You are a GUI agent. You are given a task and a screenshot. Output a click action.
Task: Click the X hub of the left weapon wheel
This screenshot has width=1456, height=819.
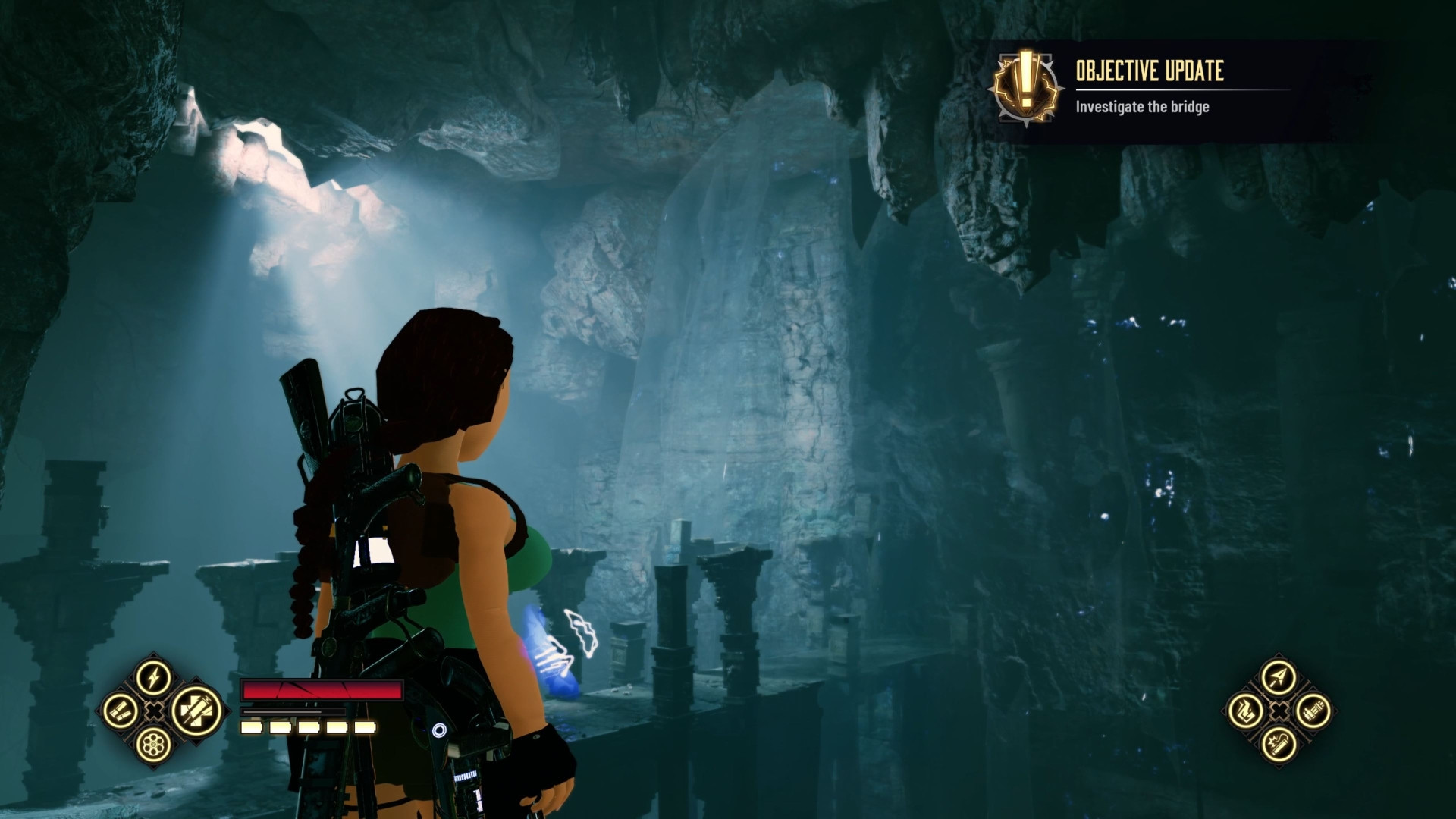pyautogui.click(x=153, y=711)
